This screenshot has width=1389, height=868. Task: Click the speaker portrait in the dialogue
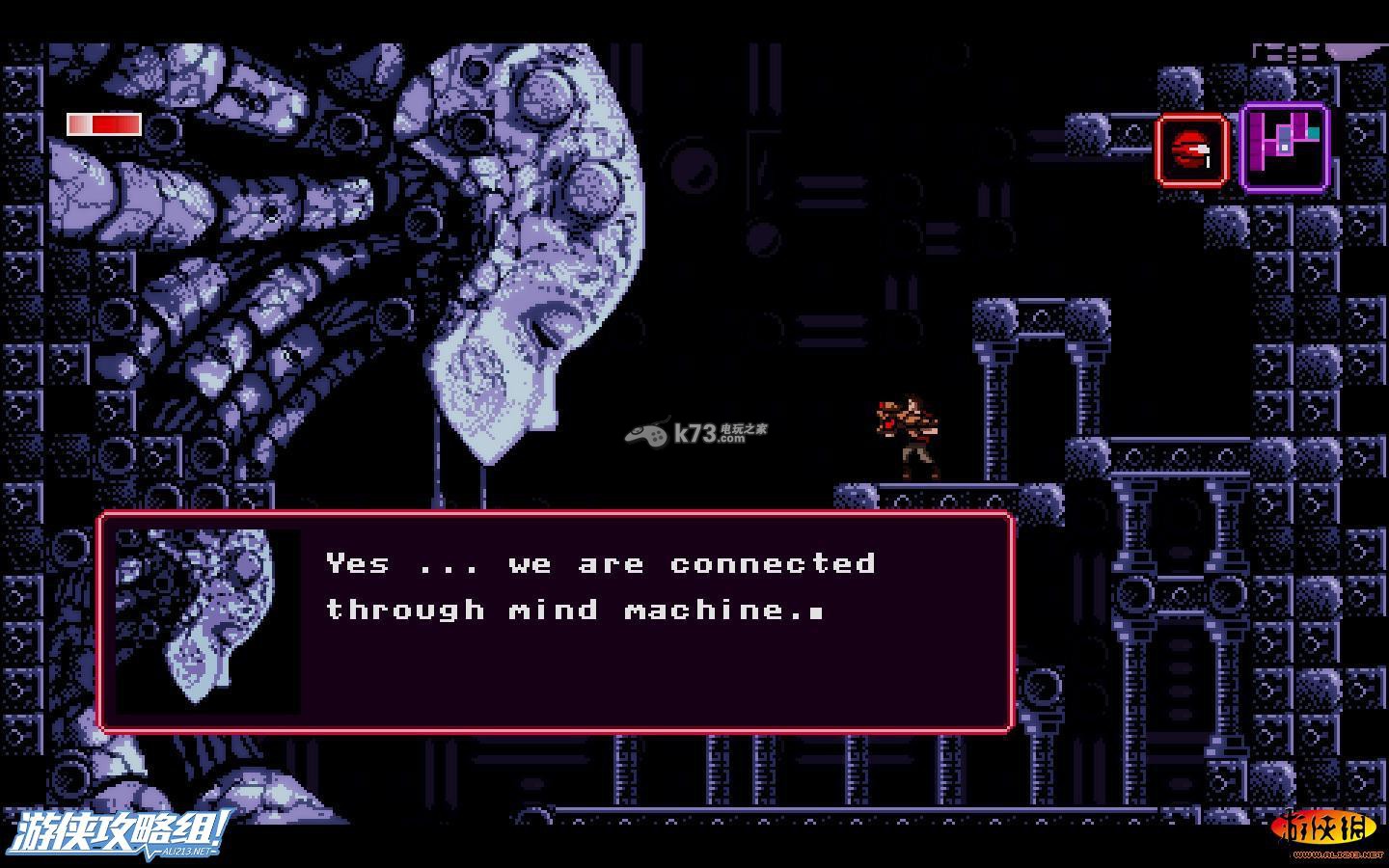pos(207,622)
